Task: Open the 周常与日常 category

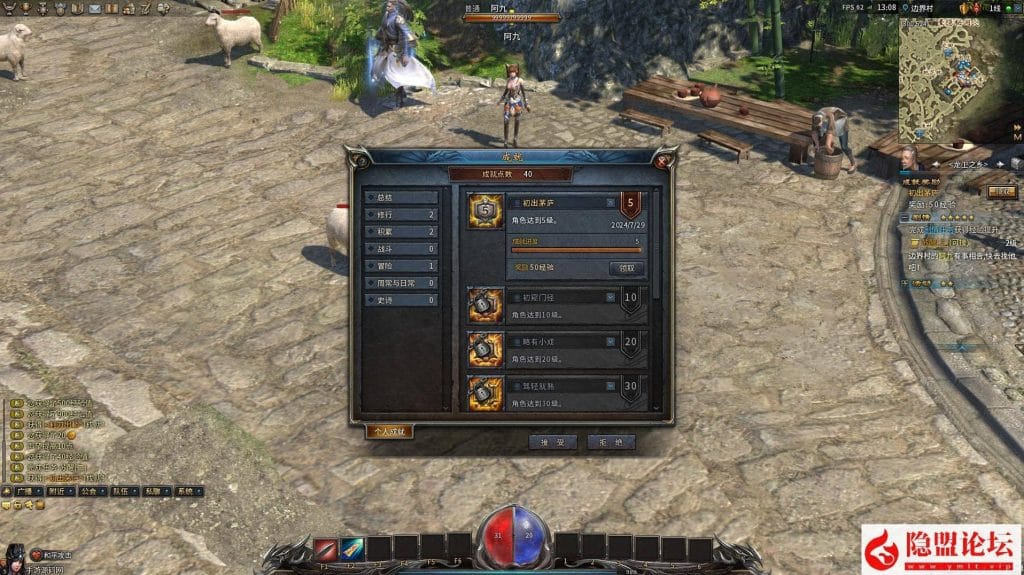Action: (x=400, y=283)
